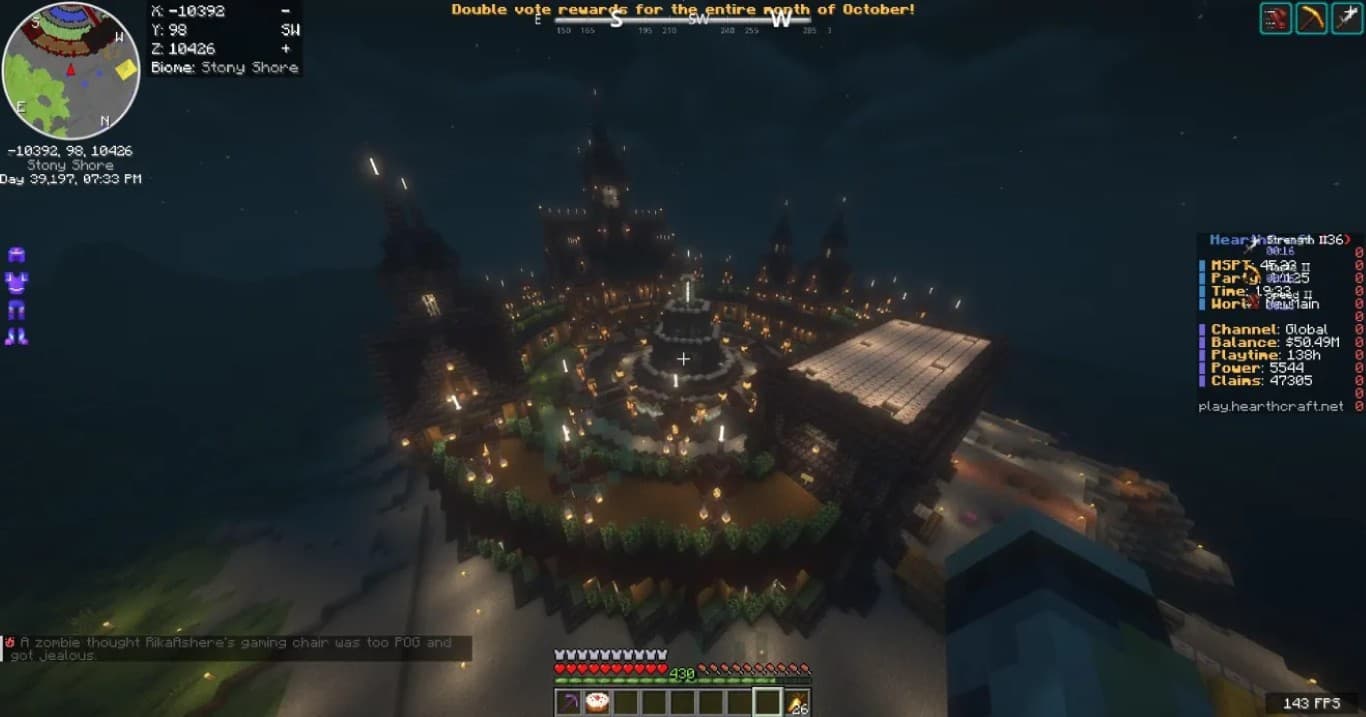Click the enchanted leggings armor icon
Screen dimensions: 1366x717
16,310
